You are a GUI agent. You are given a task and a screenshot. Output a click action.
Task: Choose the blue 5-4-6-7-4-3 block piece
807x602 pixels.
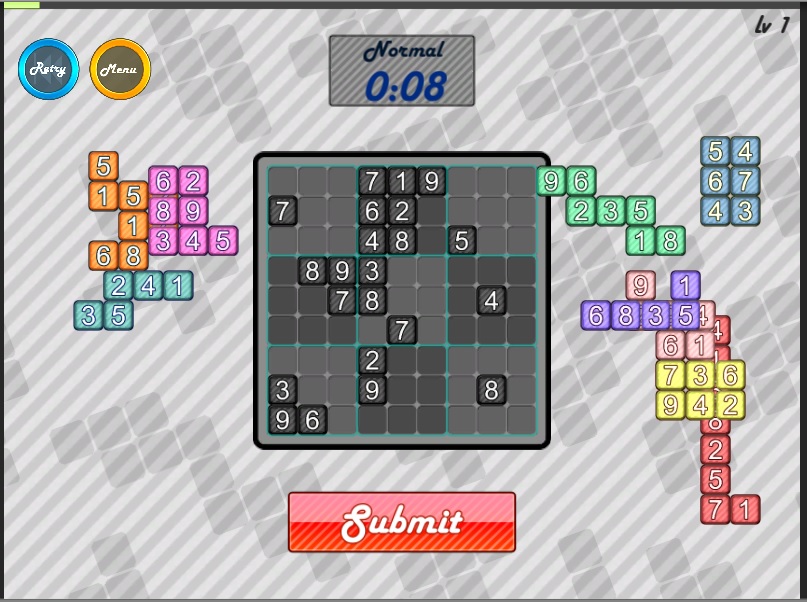729,181
